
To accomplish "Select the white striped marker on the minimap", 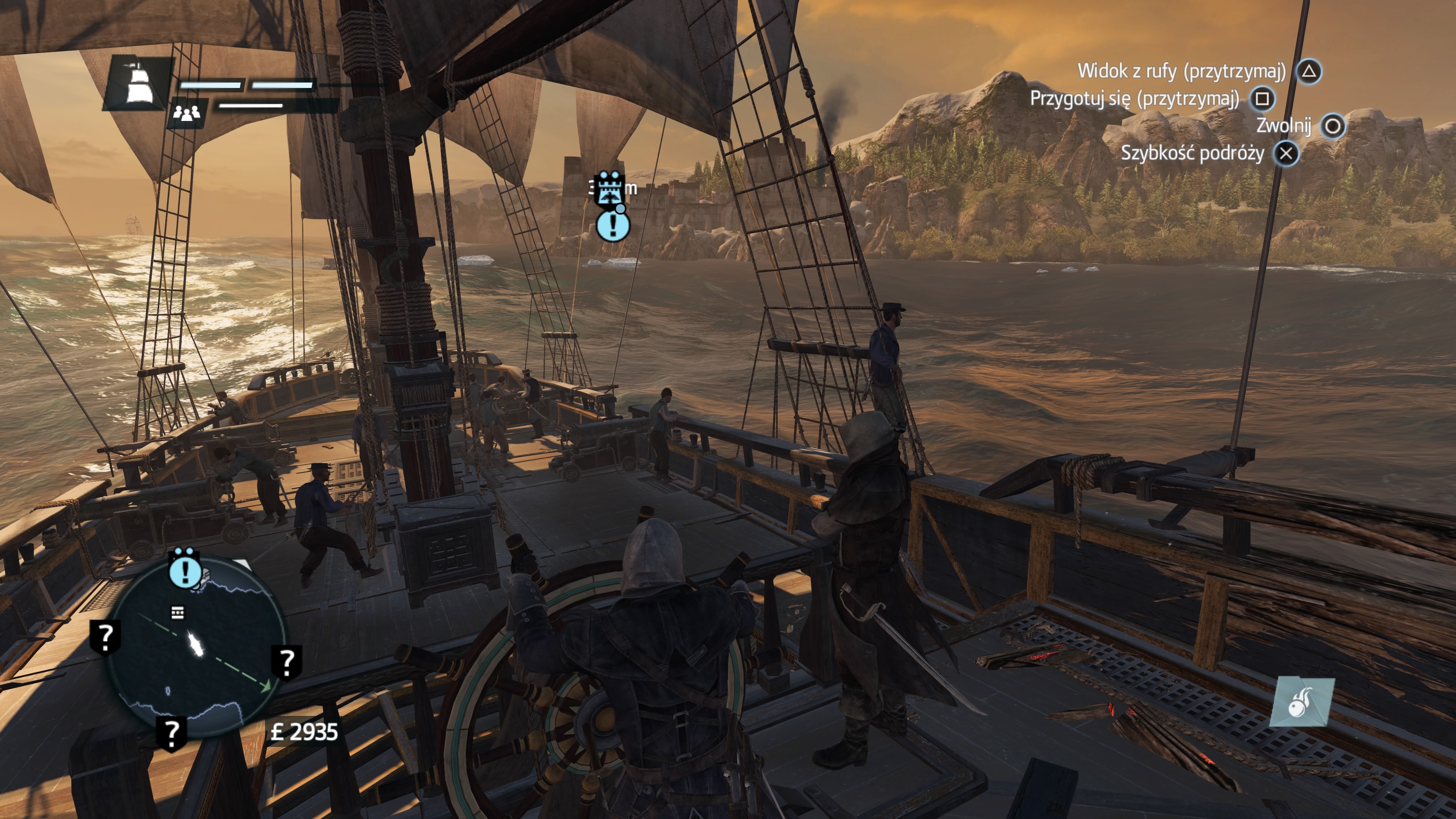I will tap(177, 613).
